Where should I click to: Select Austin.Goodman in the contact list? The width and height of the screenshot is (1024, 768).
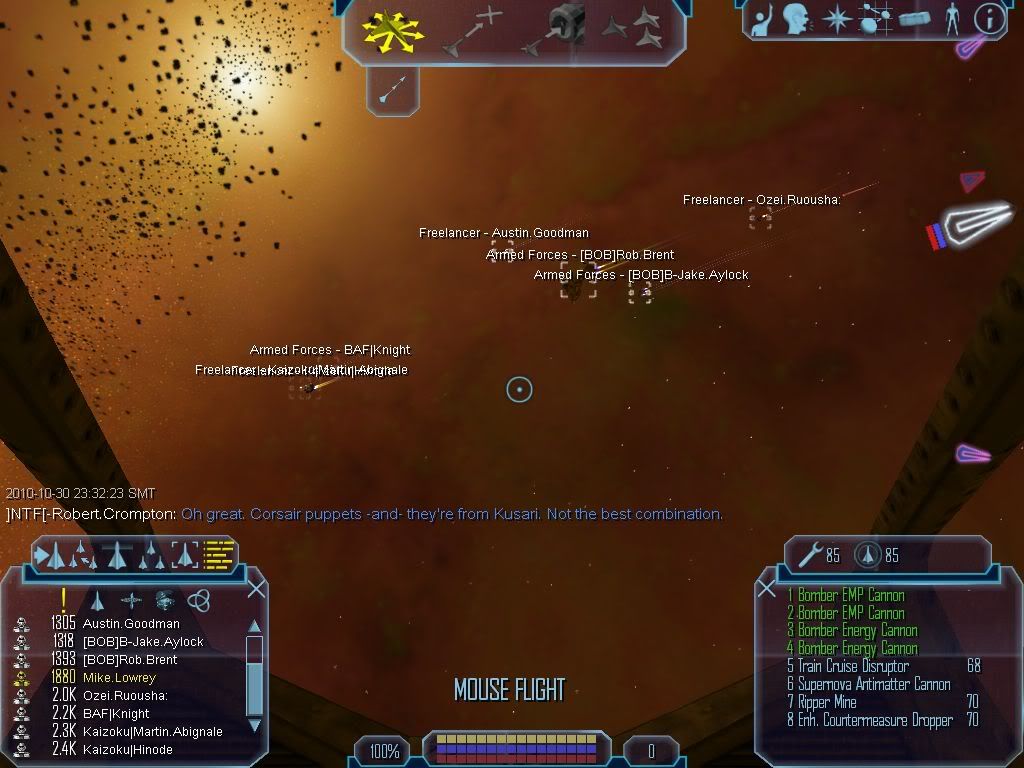click(131, 624)
